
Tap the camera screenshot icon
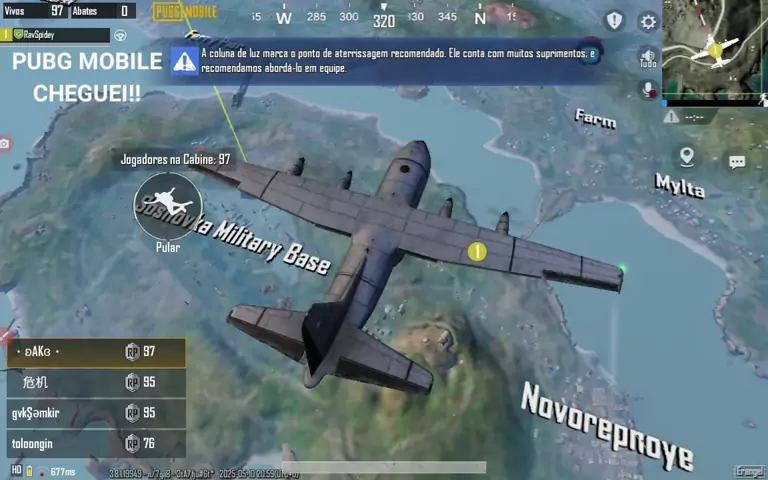(x=5, y=145)
